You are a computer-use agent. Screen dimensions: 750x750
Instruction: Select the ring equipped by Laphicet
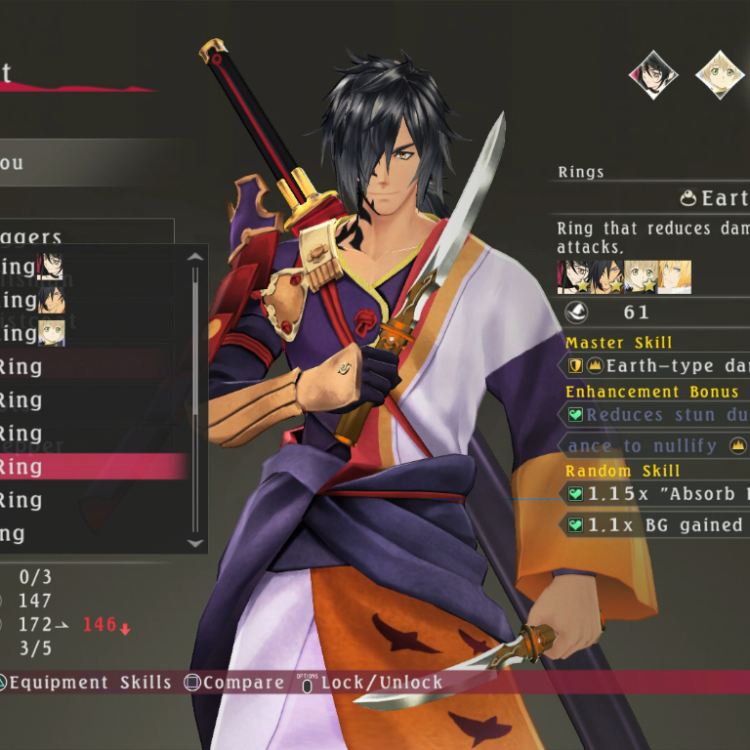30,333
